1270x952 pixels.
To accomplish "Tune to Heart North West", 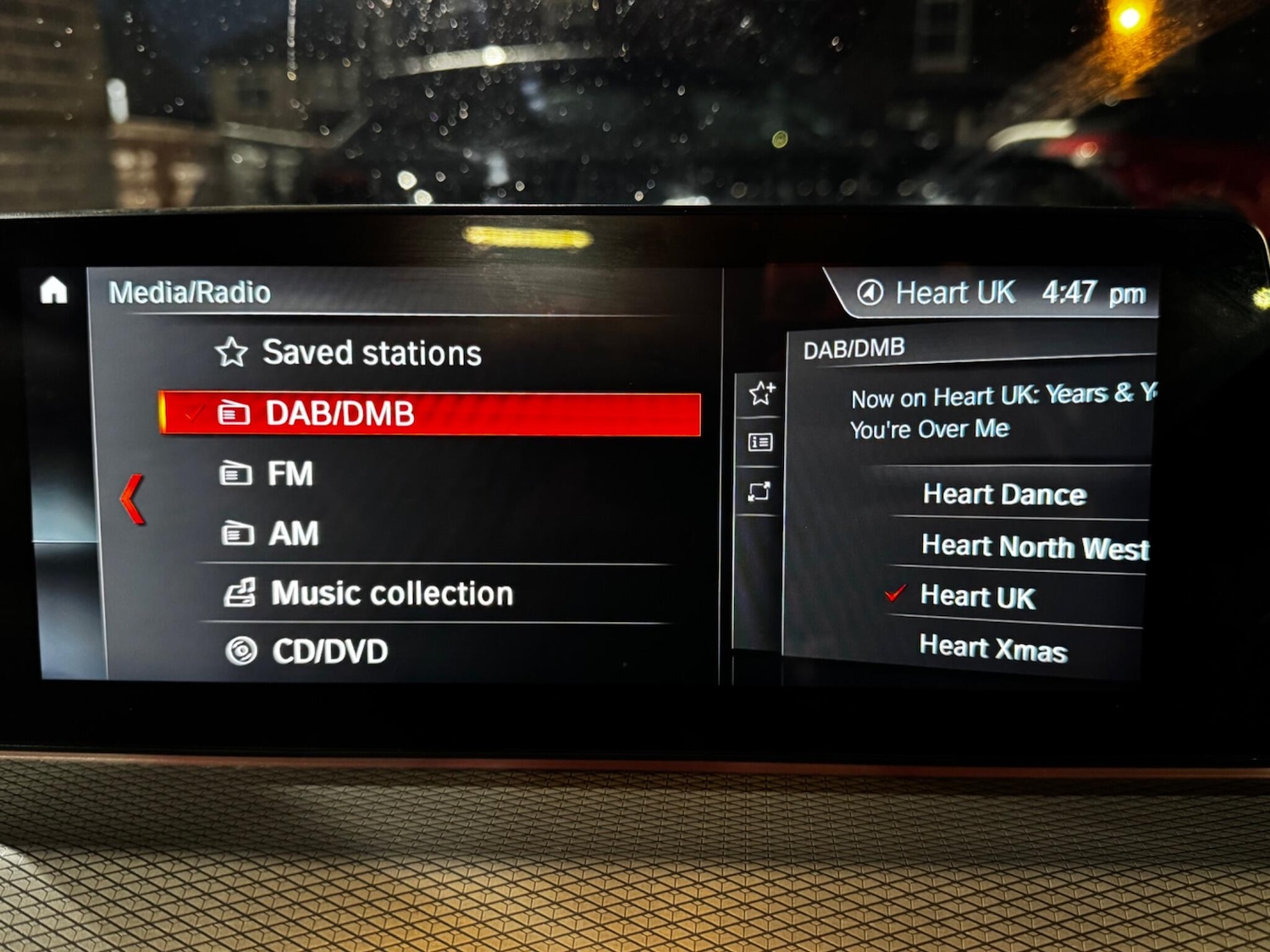I will click(1035, 548).
